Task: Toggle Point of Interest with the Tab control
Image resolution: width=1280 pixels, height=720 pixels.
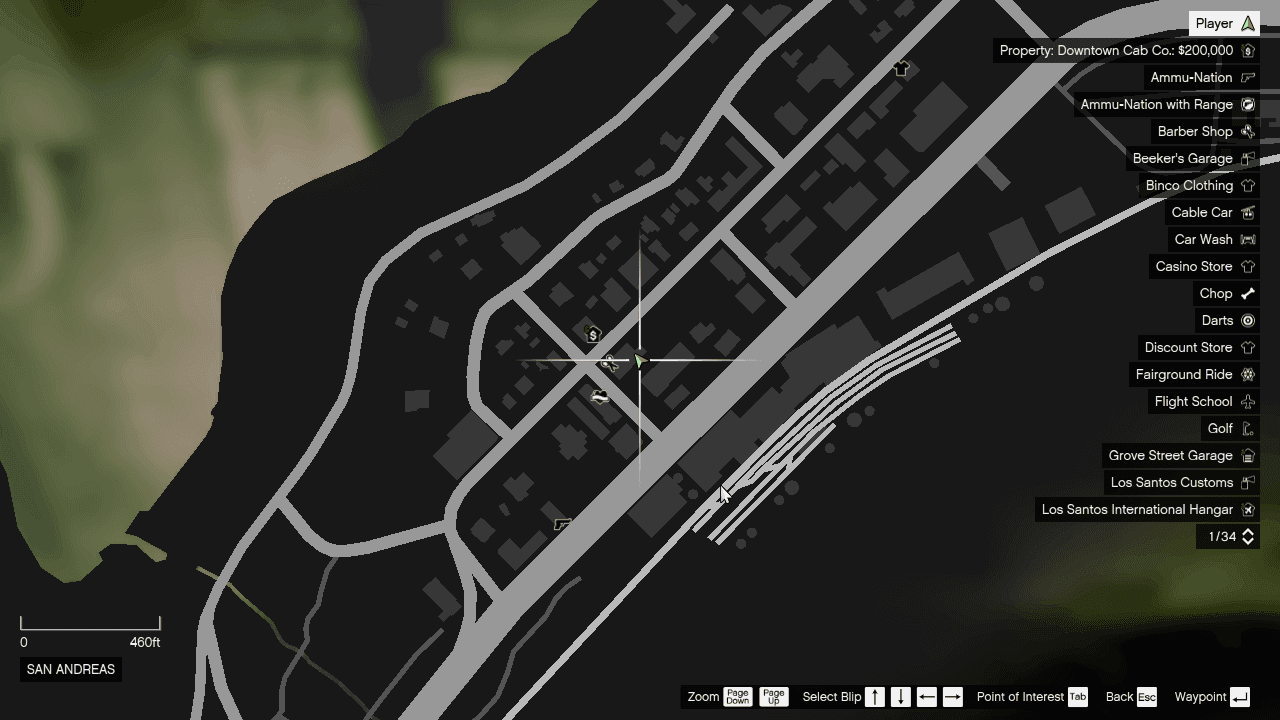Action: [1077, 697]
